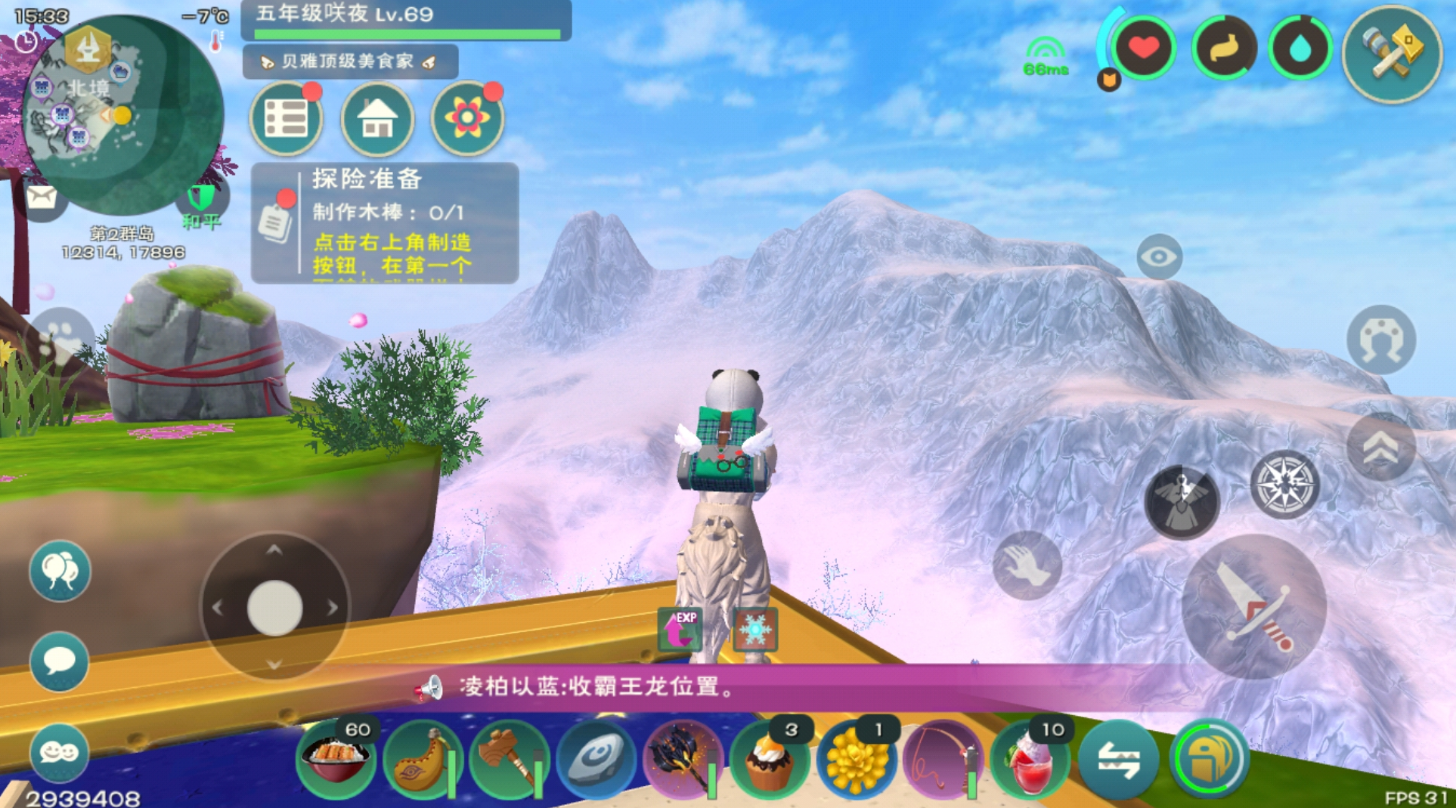Tap the house home button

coord(377,119)
